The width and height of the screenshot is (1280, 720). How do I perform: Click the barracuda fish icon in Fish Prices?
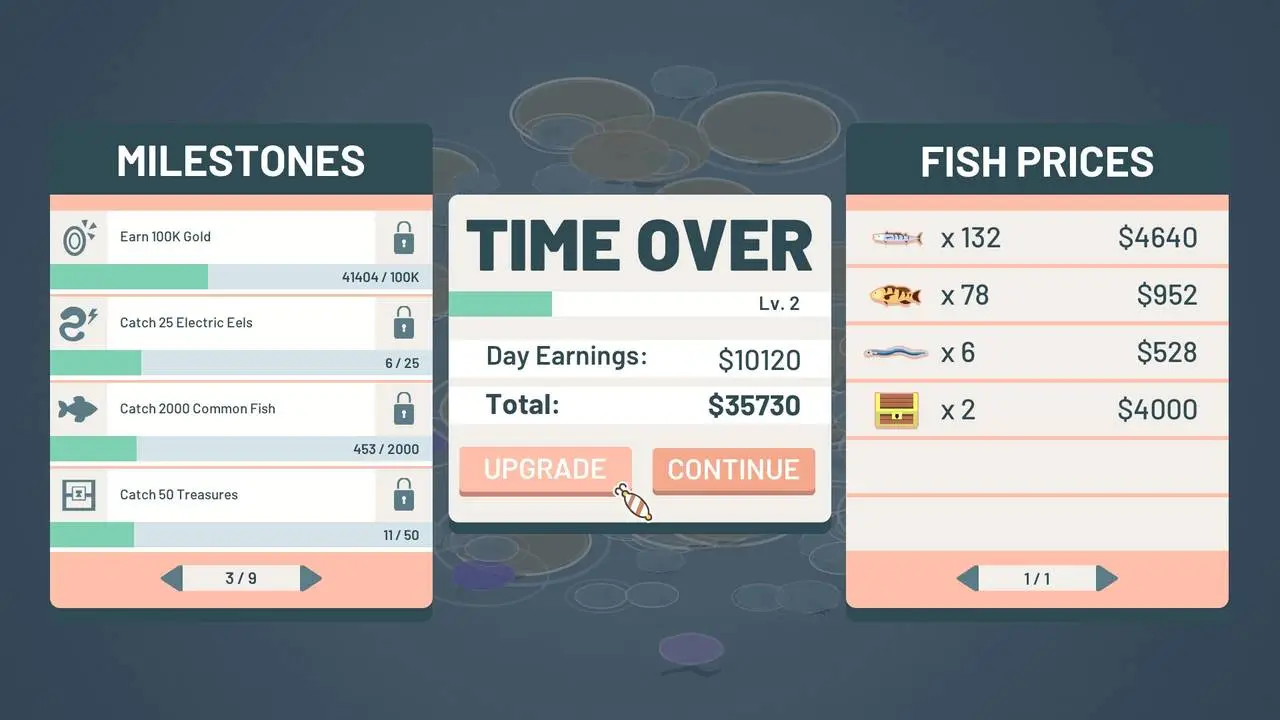[894, 238]
